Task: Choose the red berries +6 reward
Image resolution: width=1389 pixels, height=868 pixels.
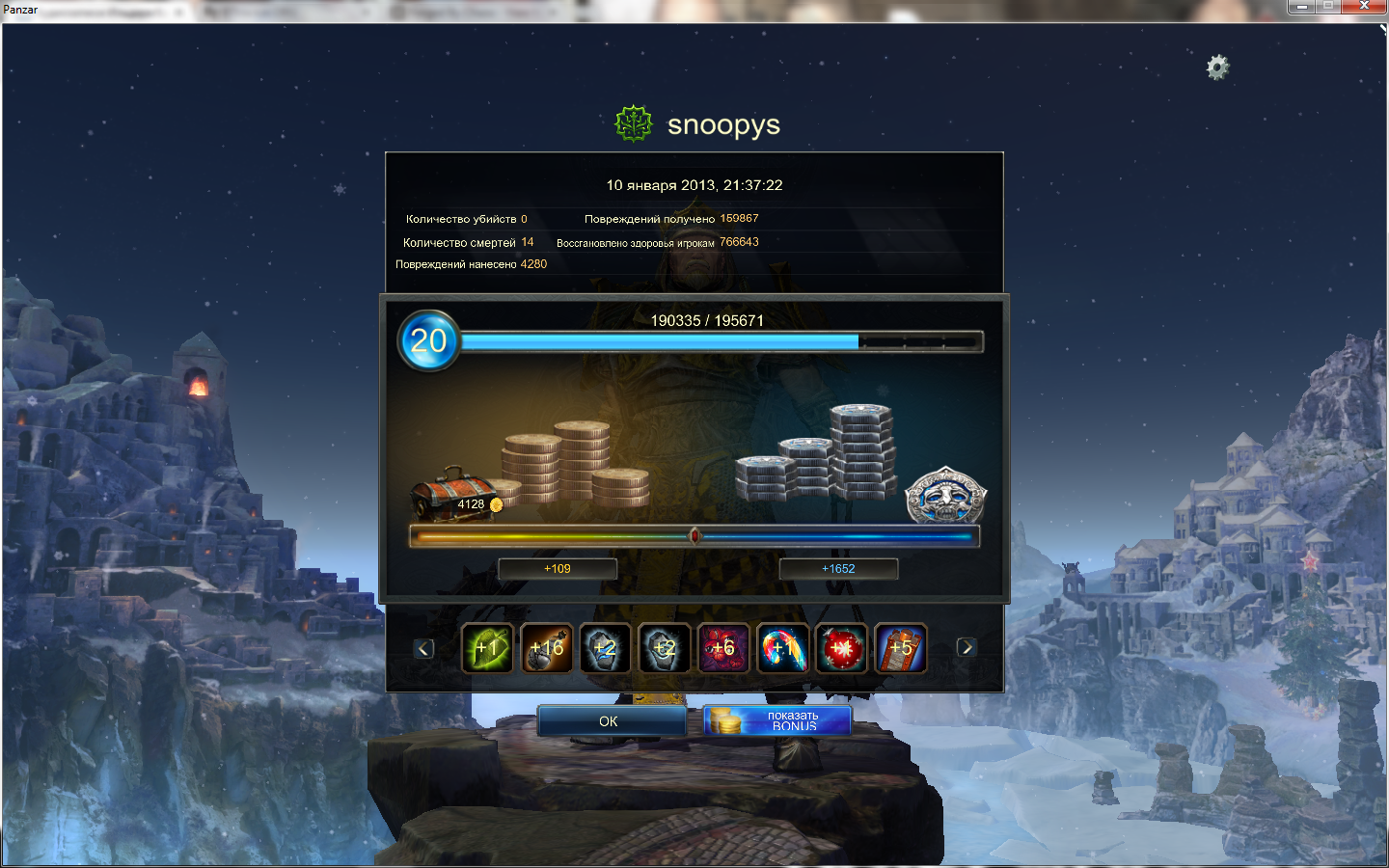Action: (722, 647)
